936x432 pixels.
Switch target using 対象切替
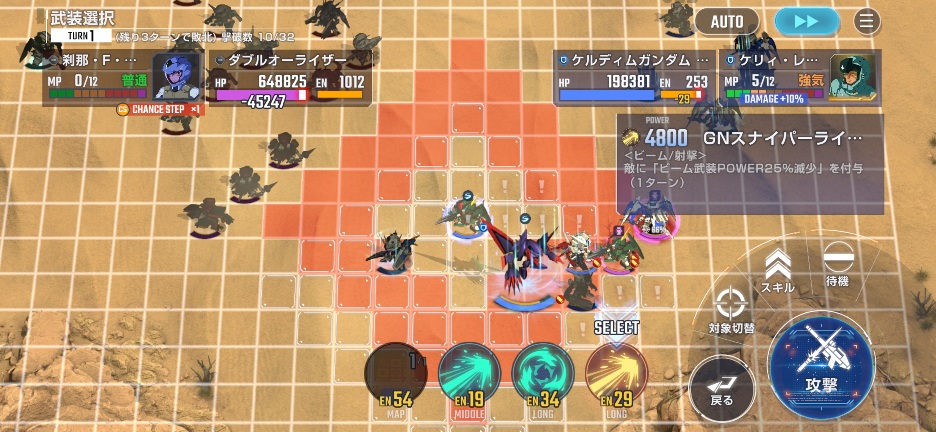tap(731, 308)
